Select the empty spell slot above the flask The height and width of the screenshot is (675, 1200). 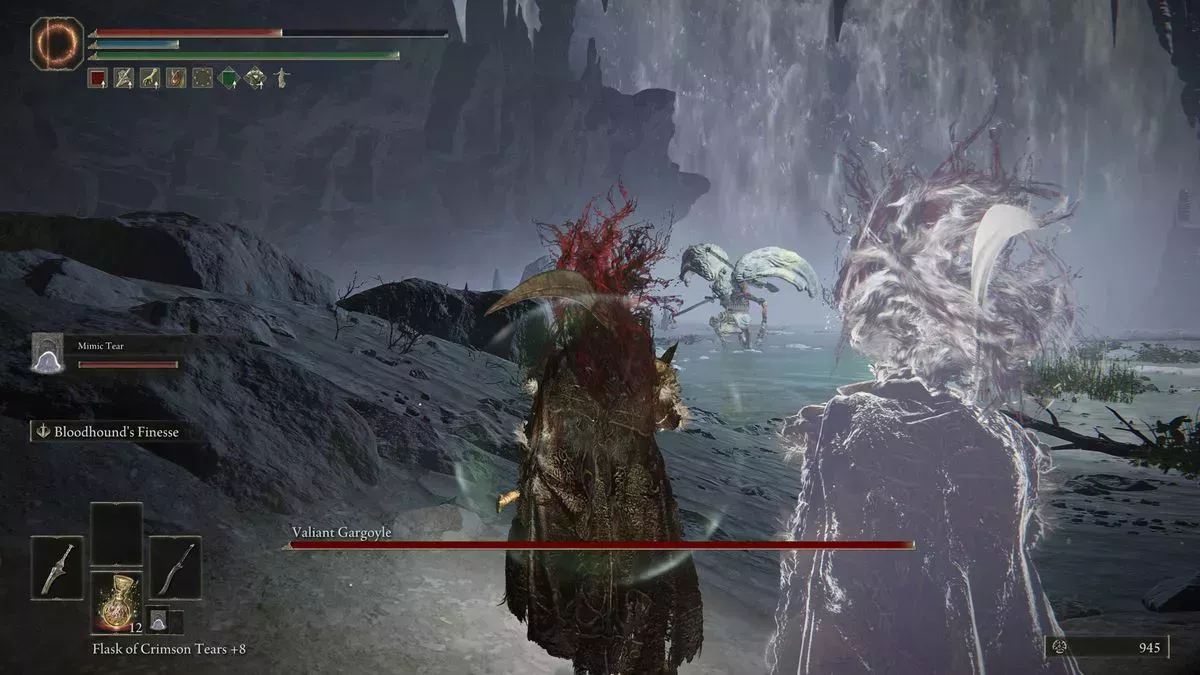[x=116, y=533]
